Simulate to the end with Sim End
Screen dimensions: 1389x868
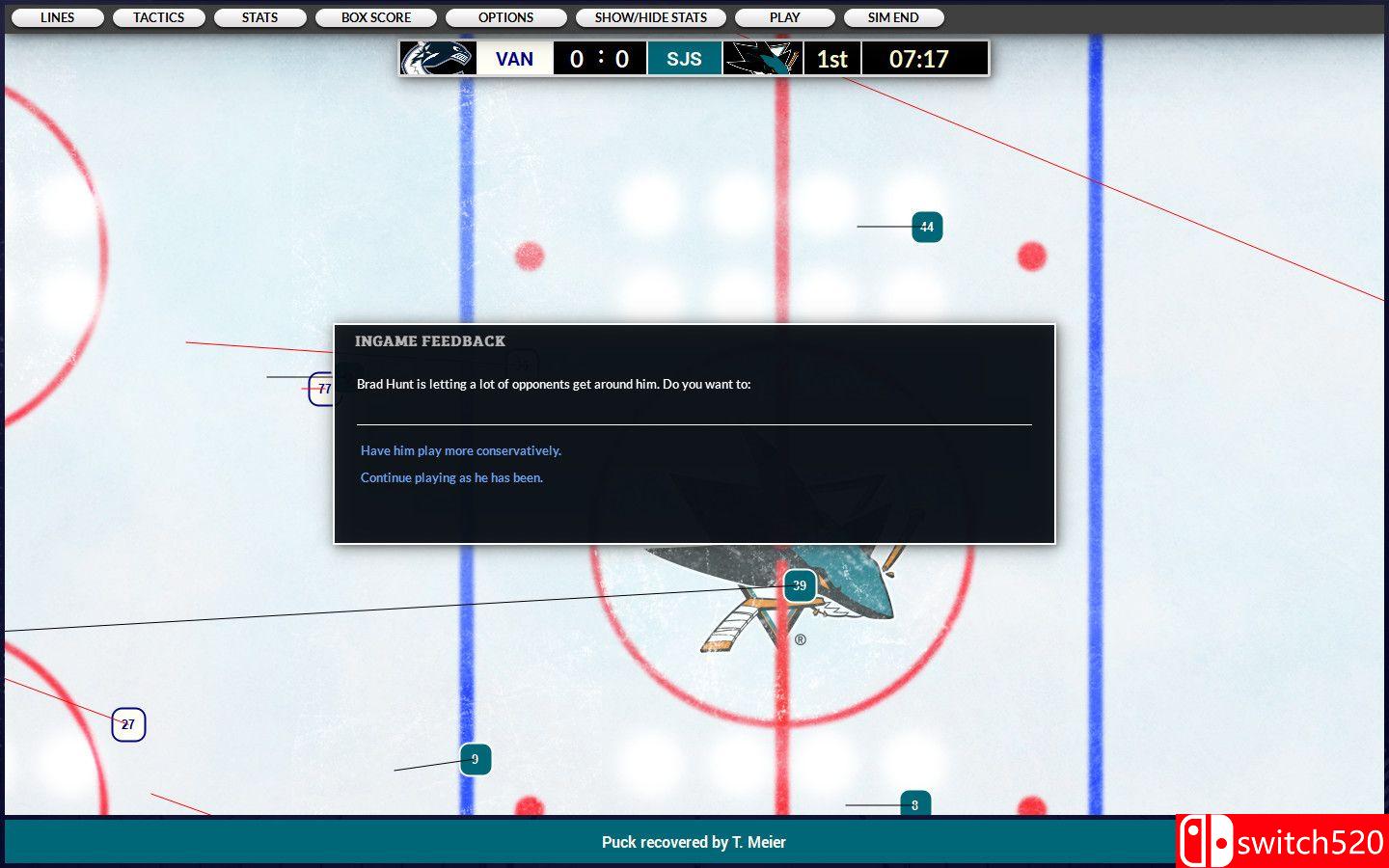893,17
